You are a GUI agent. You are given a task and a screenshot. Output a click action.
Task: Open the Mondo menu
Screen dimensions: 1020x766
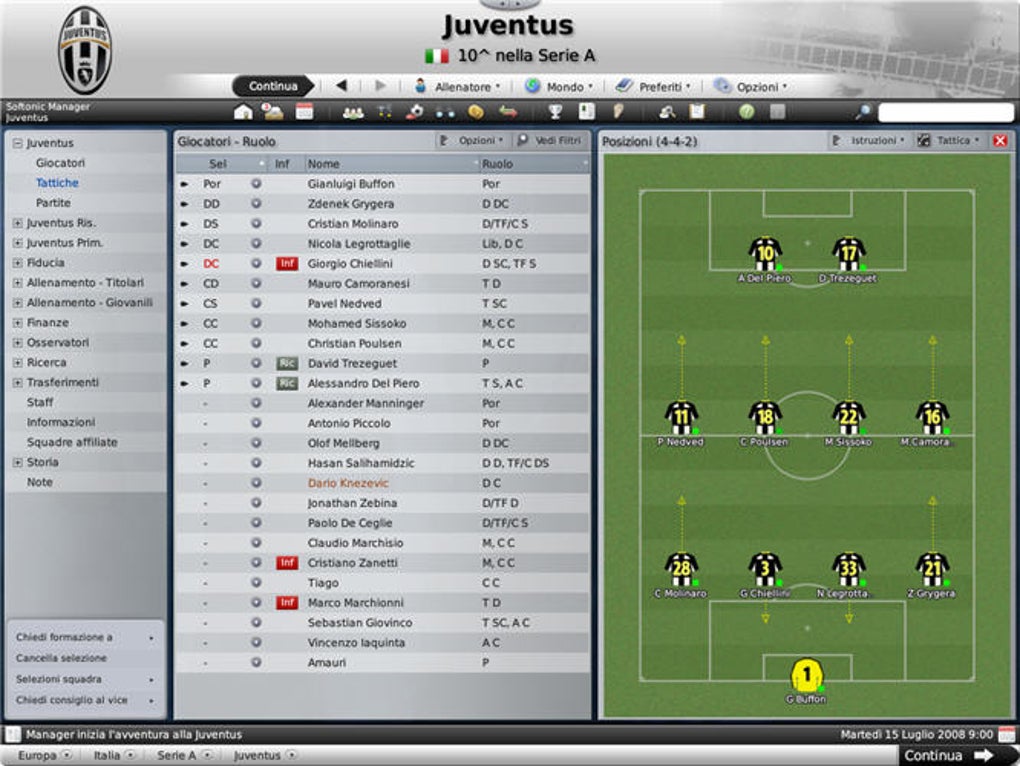[564, 87]
